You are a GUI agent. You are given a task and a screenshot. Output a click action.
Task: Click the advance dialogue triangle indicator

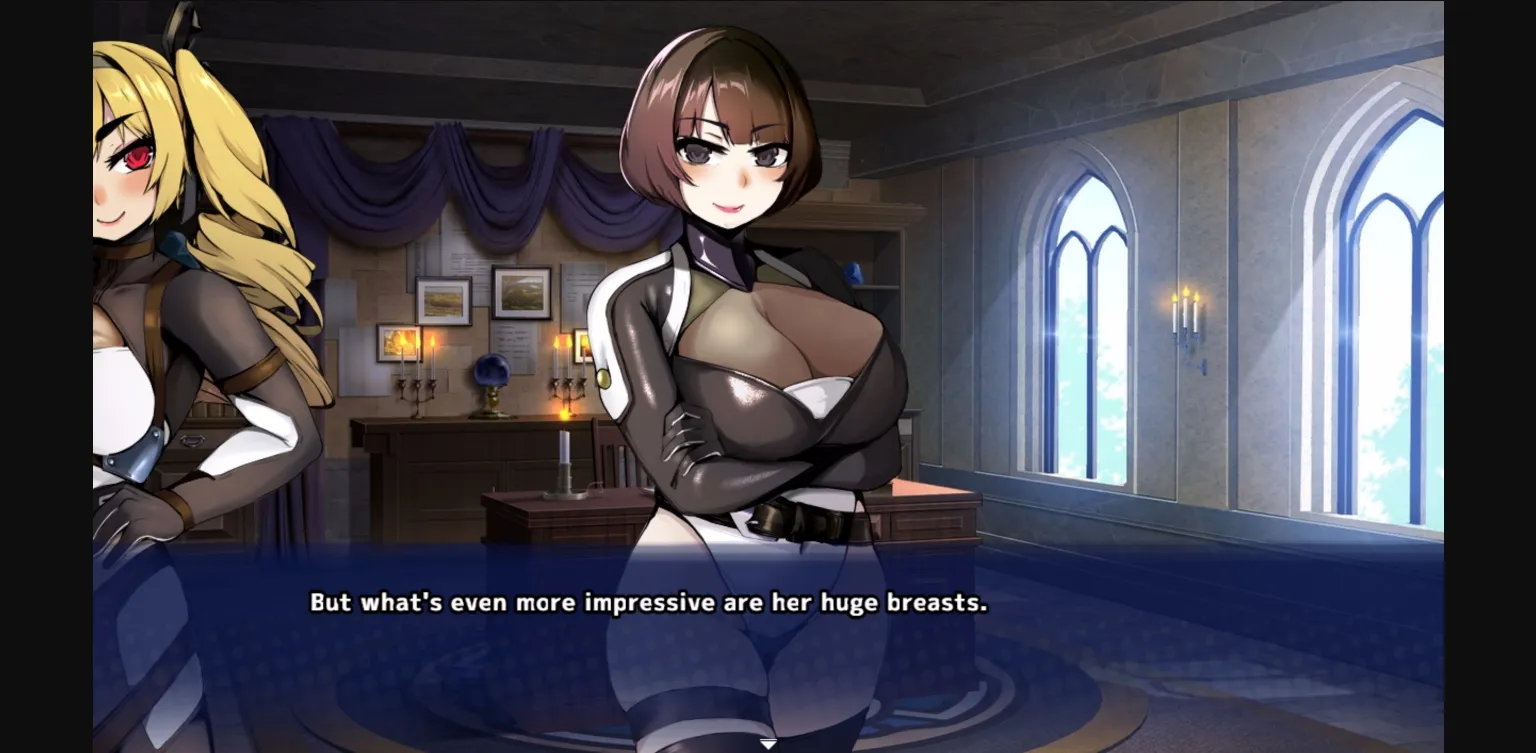767,744
